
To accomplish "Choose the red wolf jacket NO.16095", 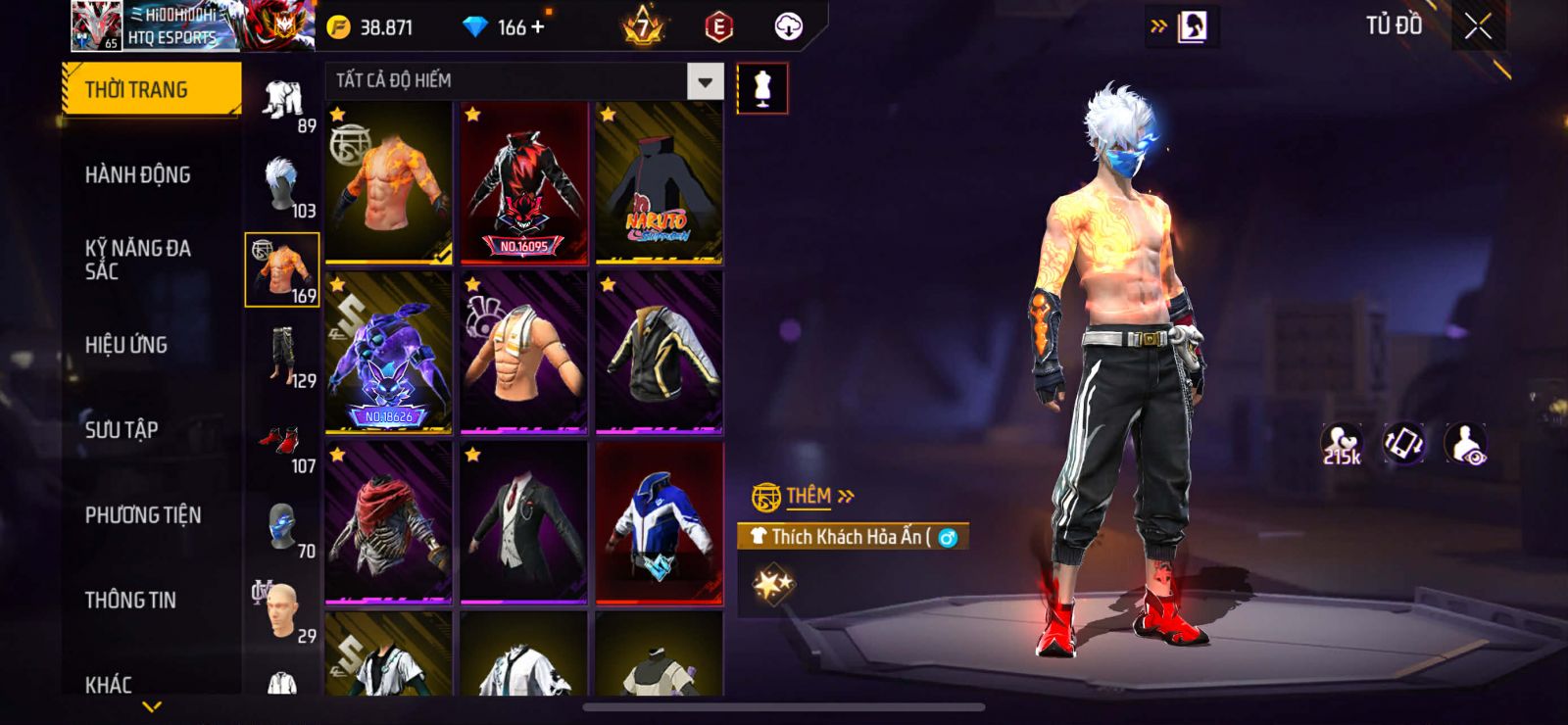I will pyautogui.click(x=523, y=183).
